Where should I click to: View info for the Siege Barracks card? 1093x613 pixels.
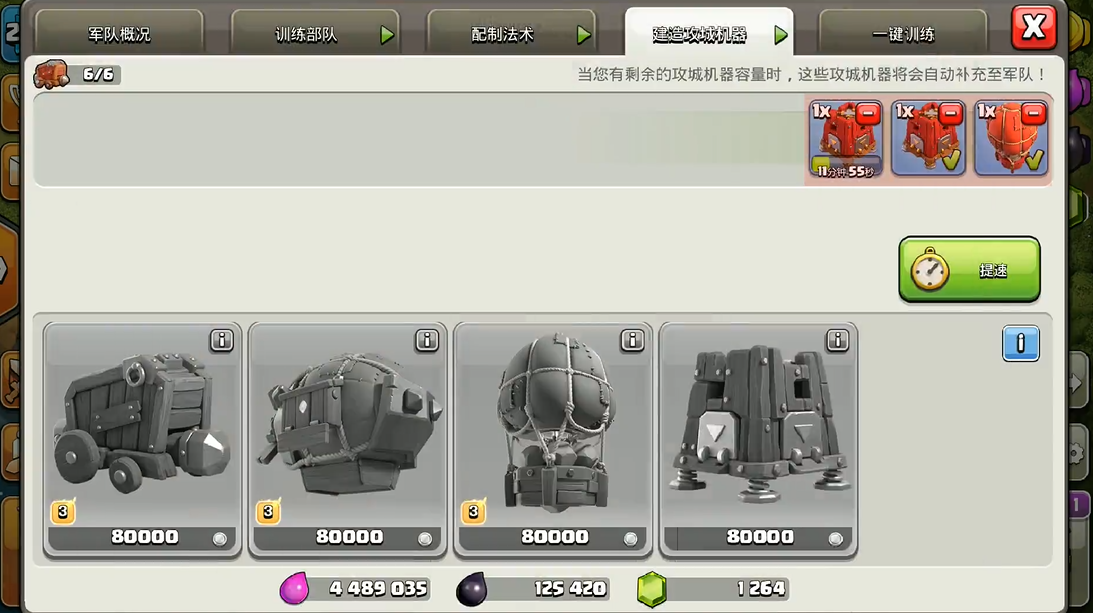(837, 341)
